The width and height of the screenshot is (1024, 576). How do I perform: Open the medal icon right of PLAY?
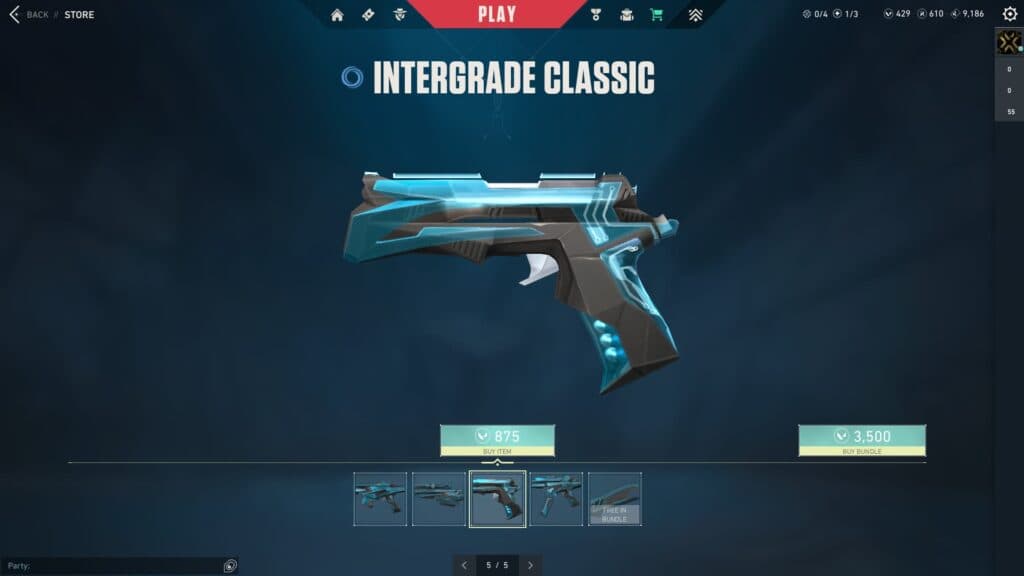click(599, 15)
